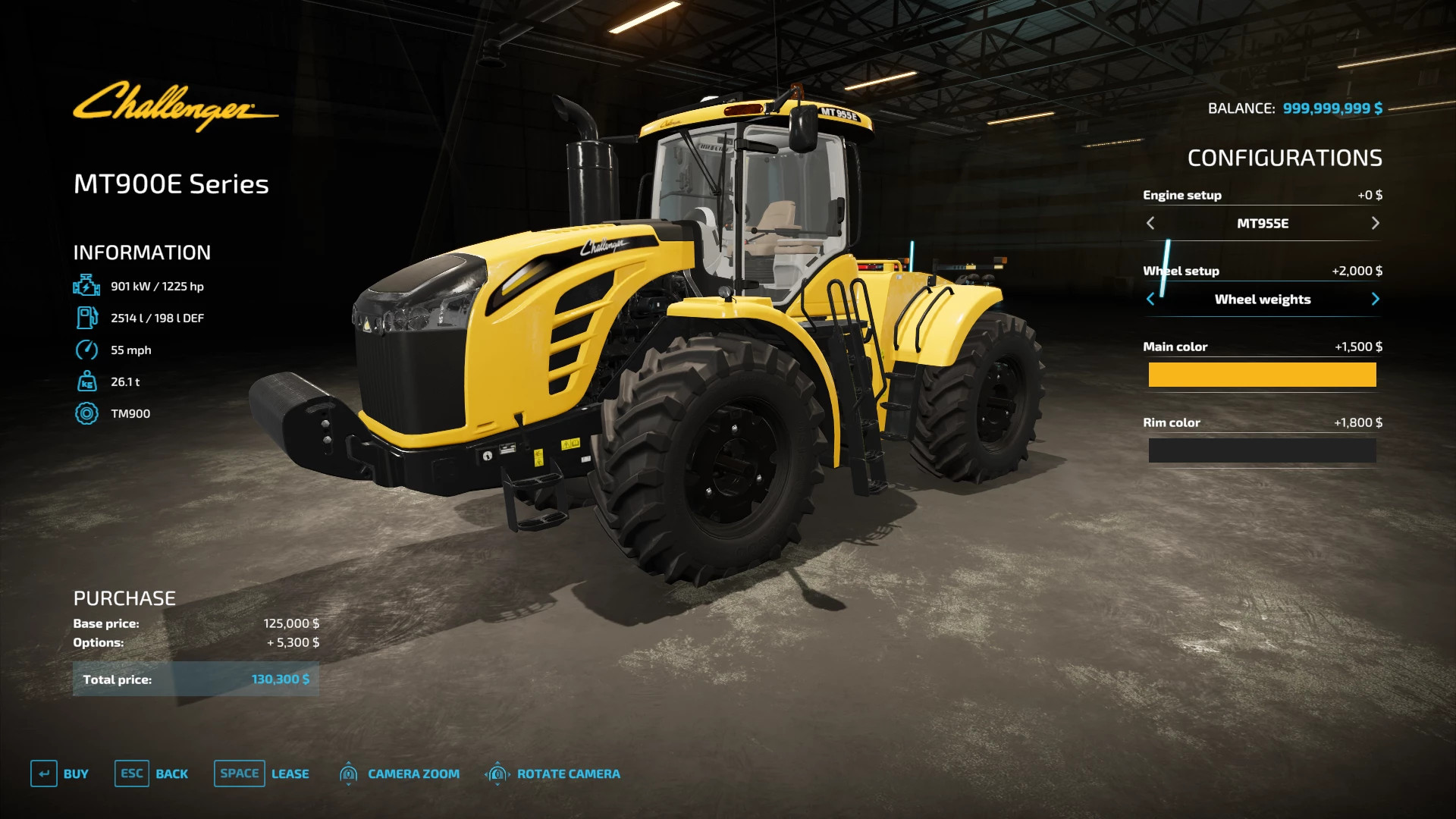Select the black Rim color swatch

(x=1262, y=450)
